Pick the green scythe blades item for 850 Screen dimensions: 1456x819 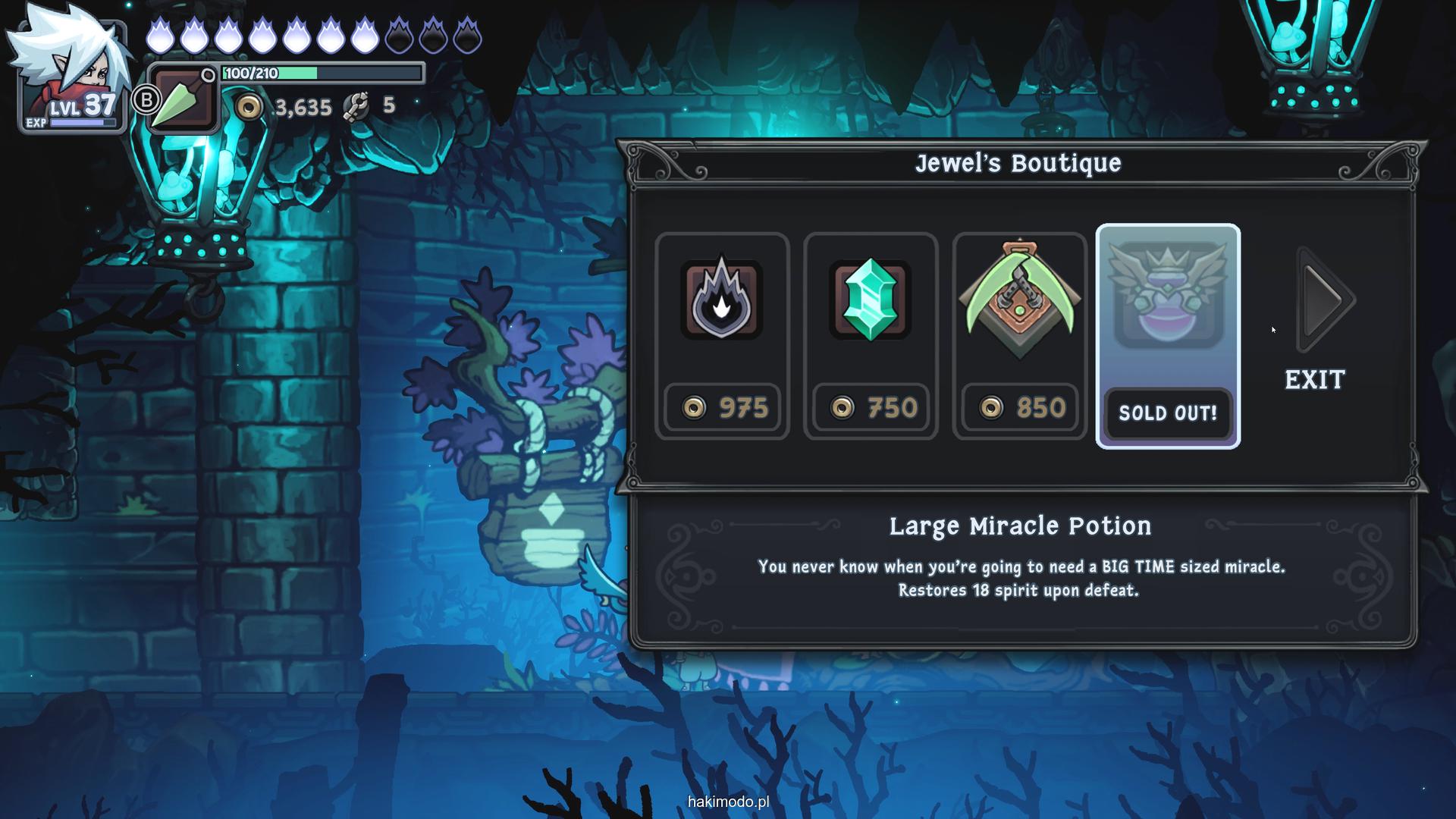pos(1019,335)
